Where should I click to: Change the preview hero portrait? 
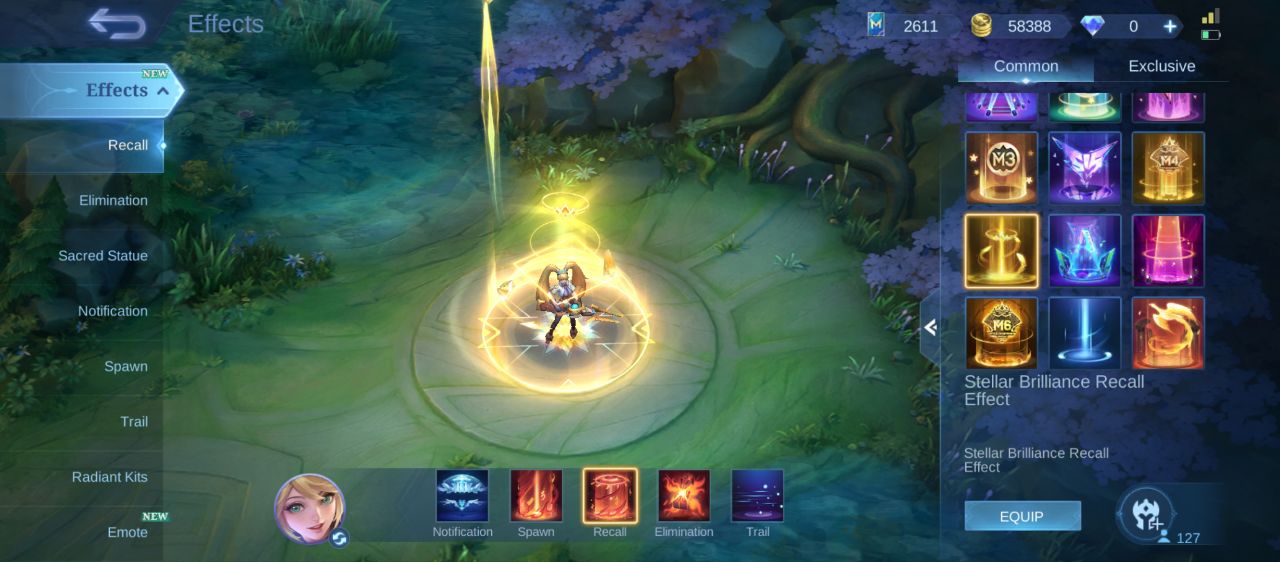[310, 509]
